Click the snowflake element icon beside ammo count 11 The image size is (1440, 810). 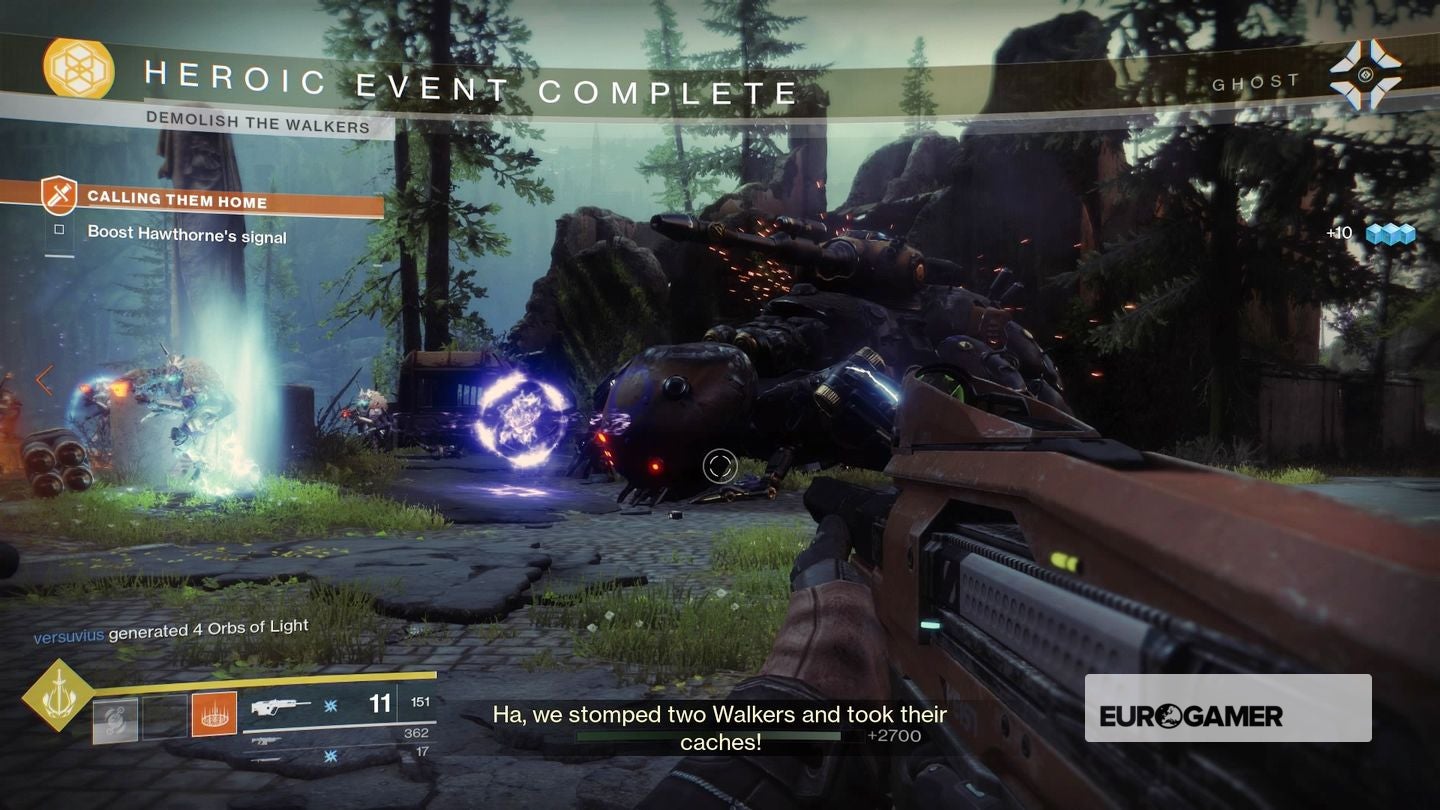click(332, 705)
